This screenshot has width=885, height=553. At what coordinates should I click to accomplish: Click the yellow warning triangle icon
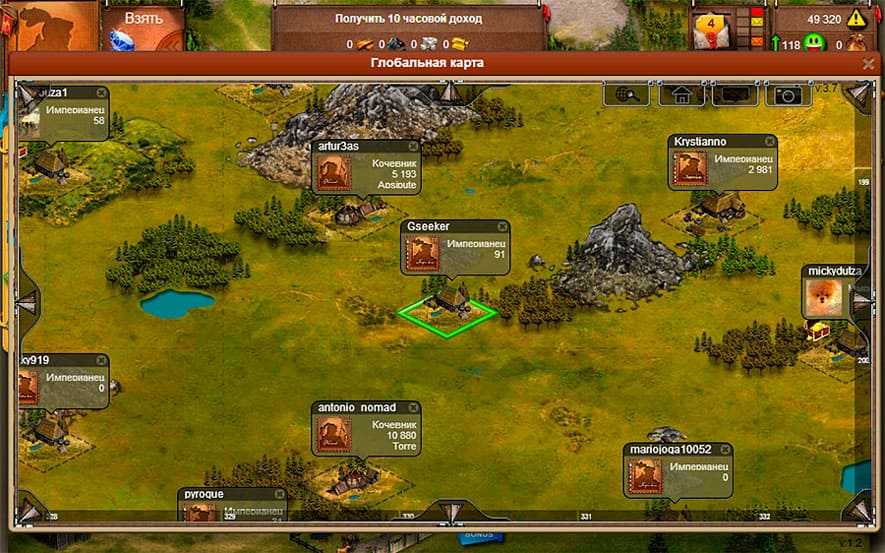point(856,19)
